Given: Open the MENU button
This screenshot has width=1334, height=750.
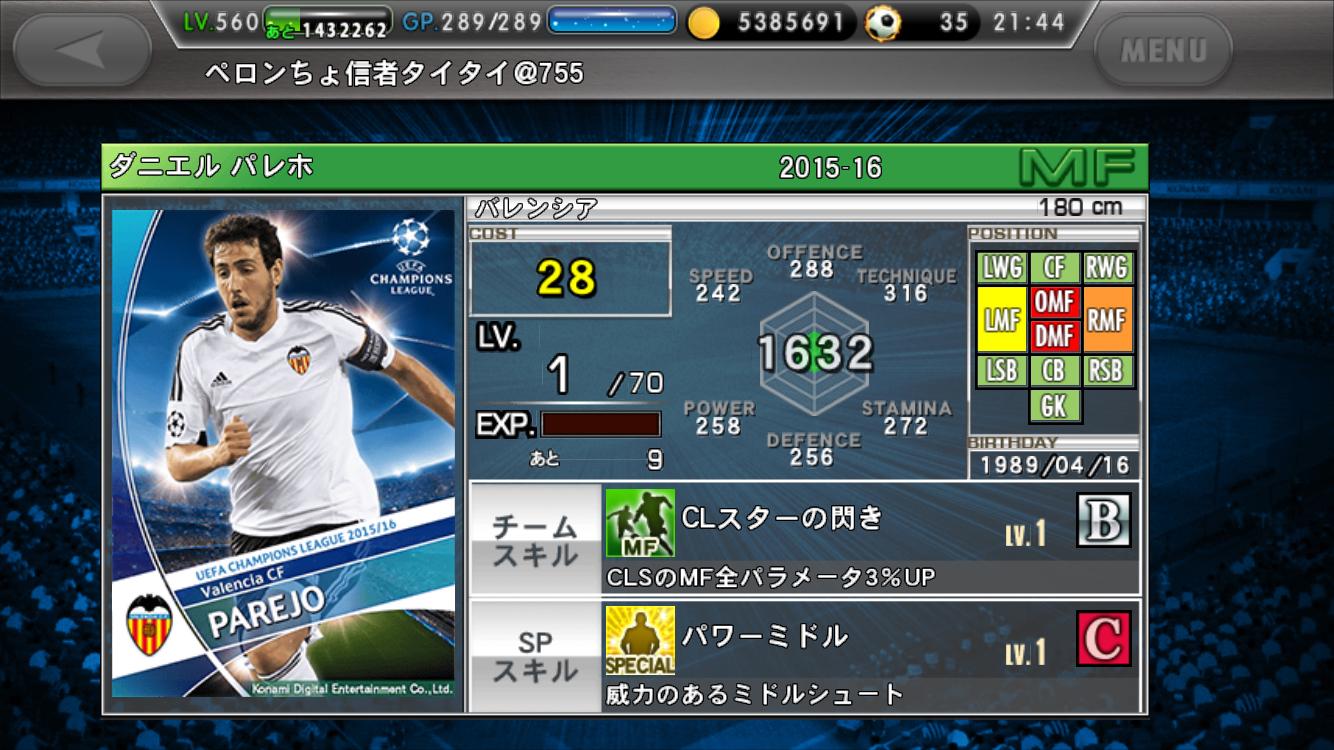Looking at the screenshot, I should [x=1163, y=50].
